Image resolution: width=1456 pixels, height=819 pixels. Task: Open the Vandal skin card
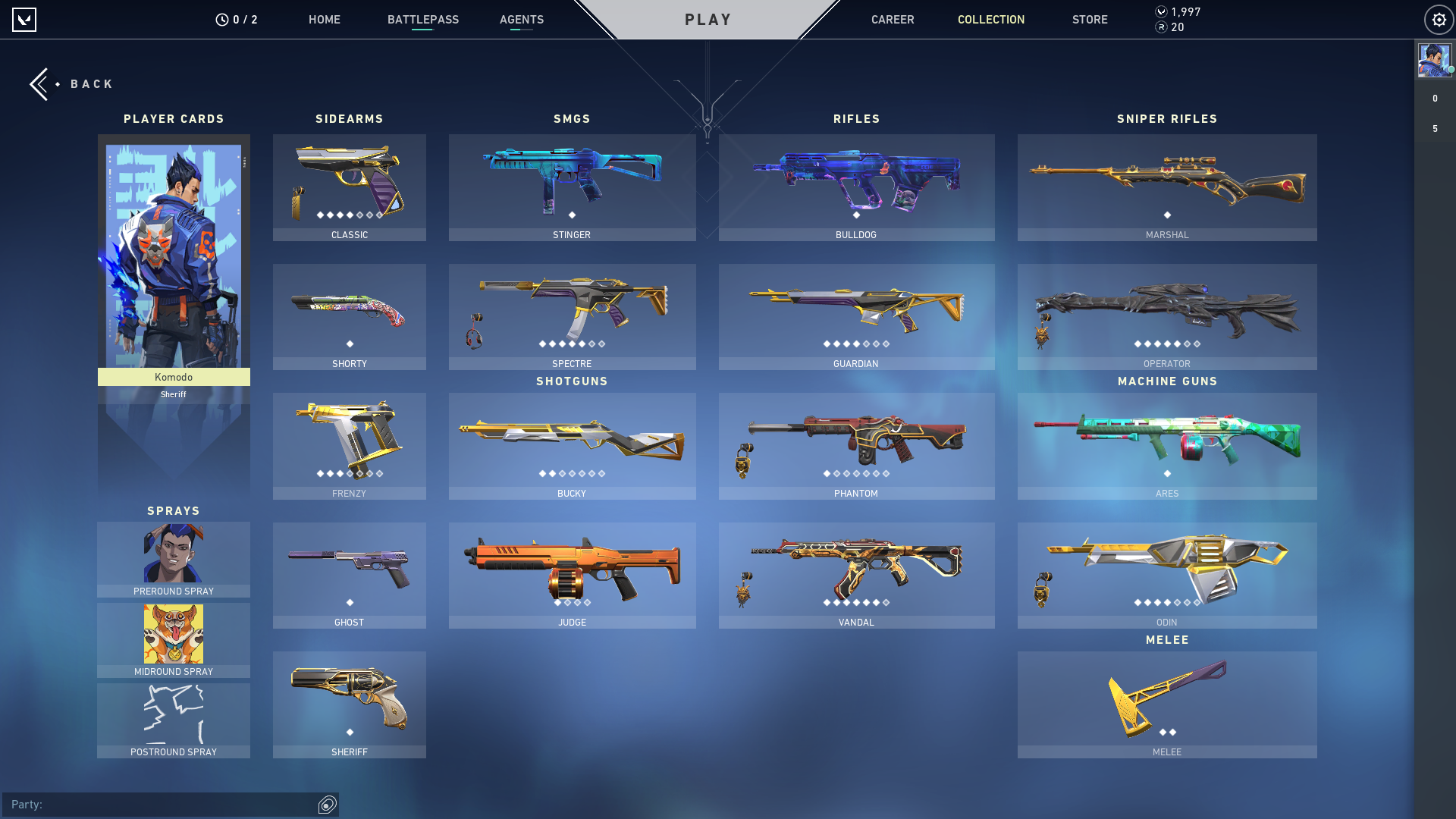855,575
